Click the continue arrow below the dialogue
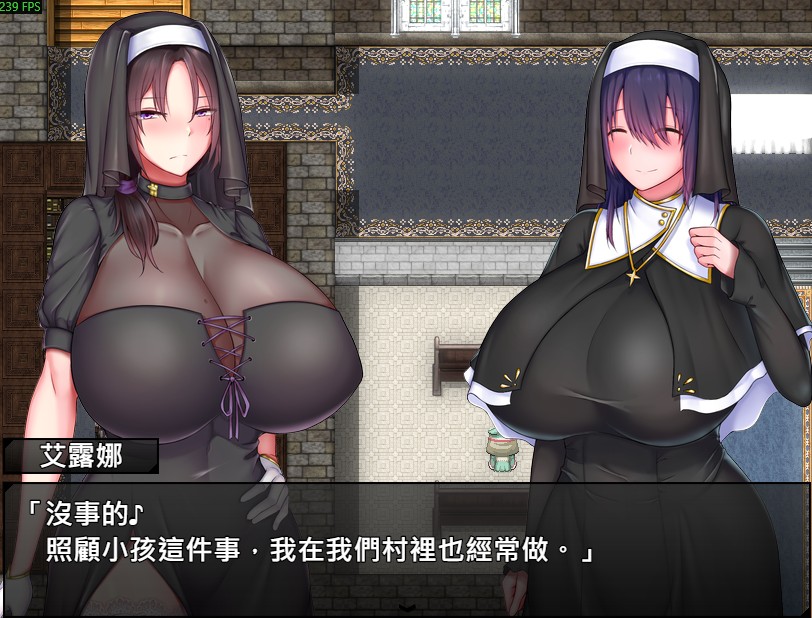 click(406, 607)
